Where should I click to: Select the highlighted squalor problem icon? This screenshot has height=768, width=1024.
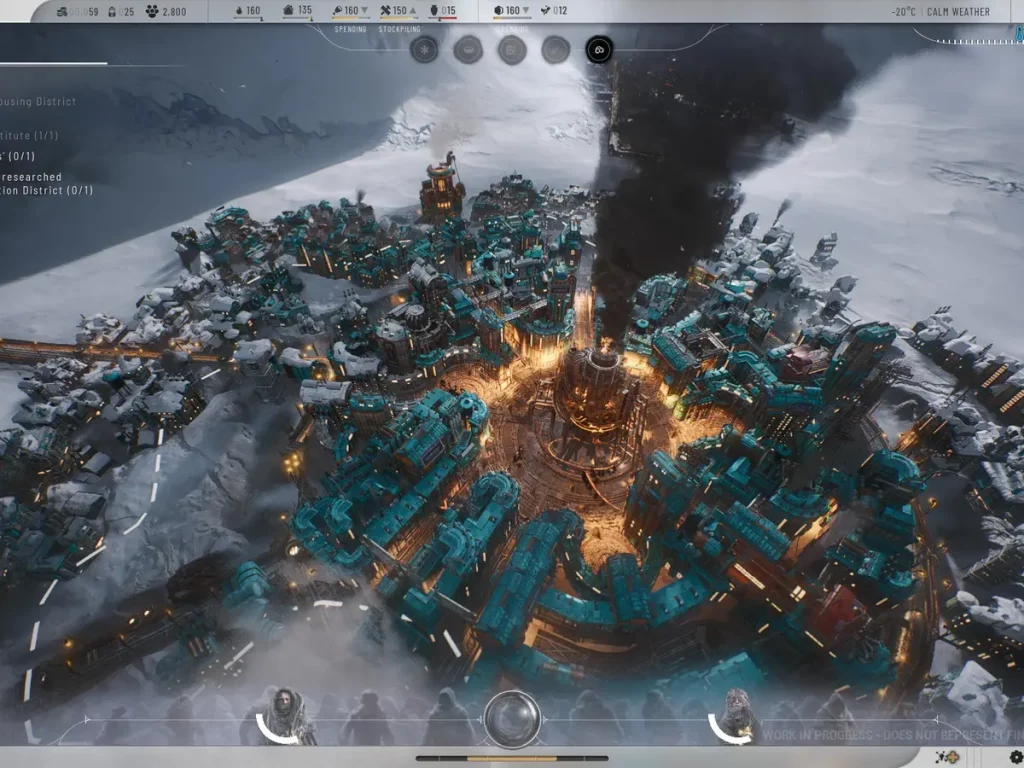coord(599,49)
